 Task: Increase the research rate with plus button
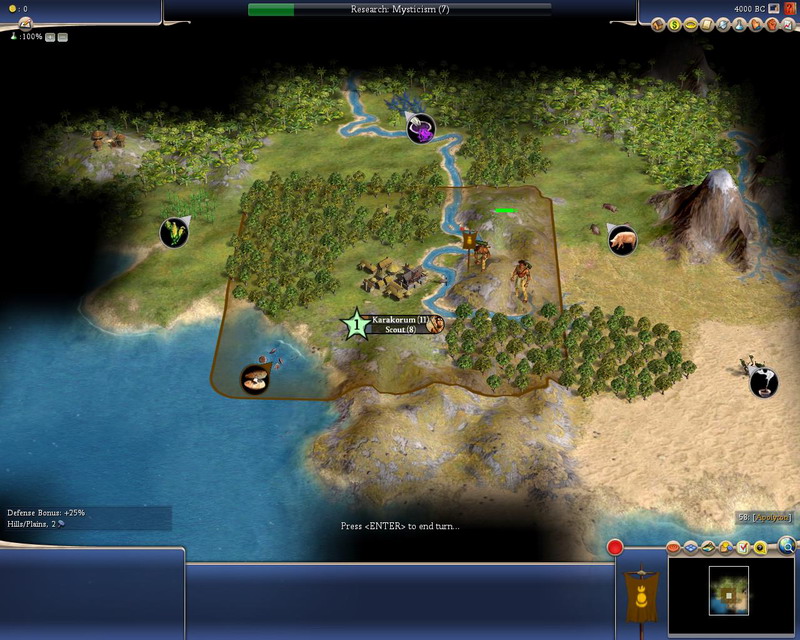coord(50,36)
